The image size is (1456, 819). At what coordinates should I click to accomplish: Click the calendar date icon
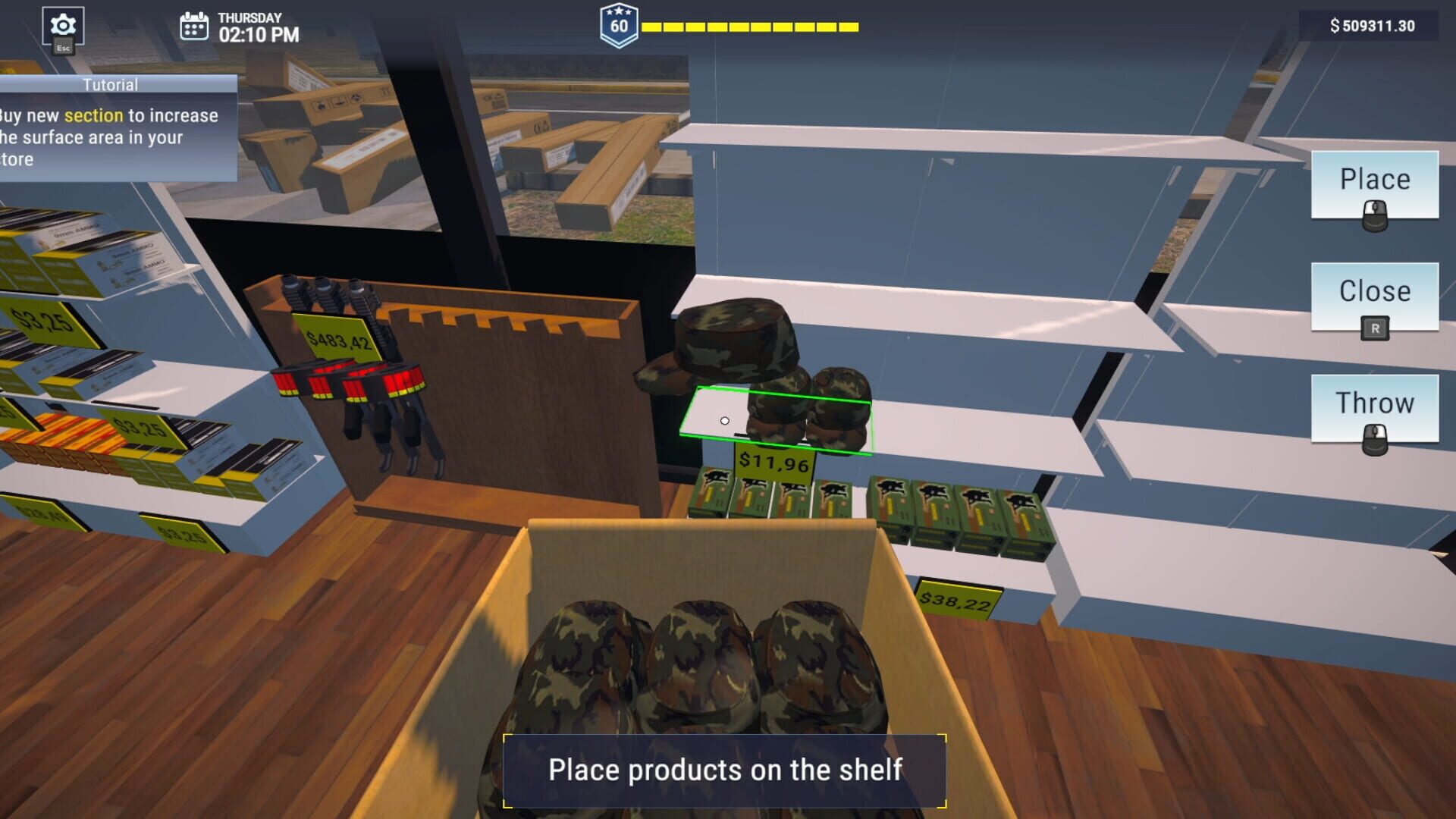point(193,25)
